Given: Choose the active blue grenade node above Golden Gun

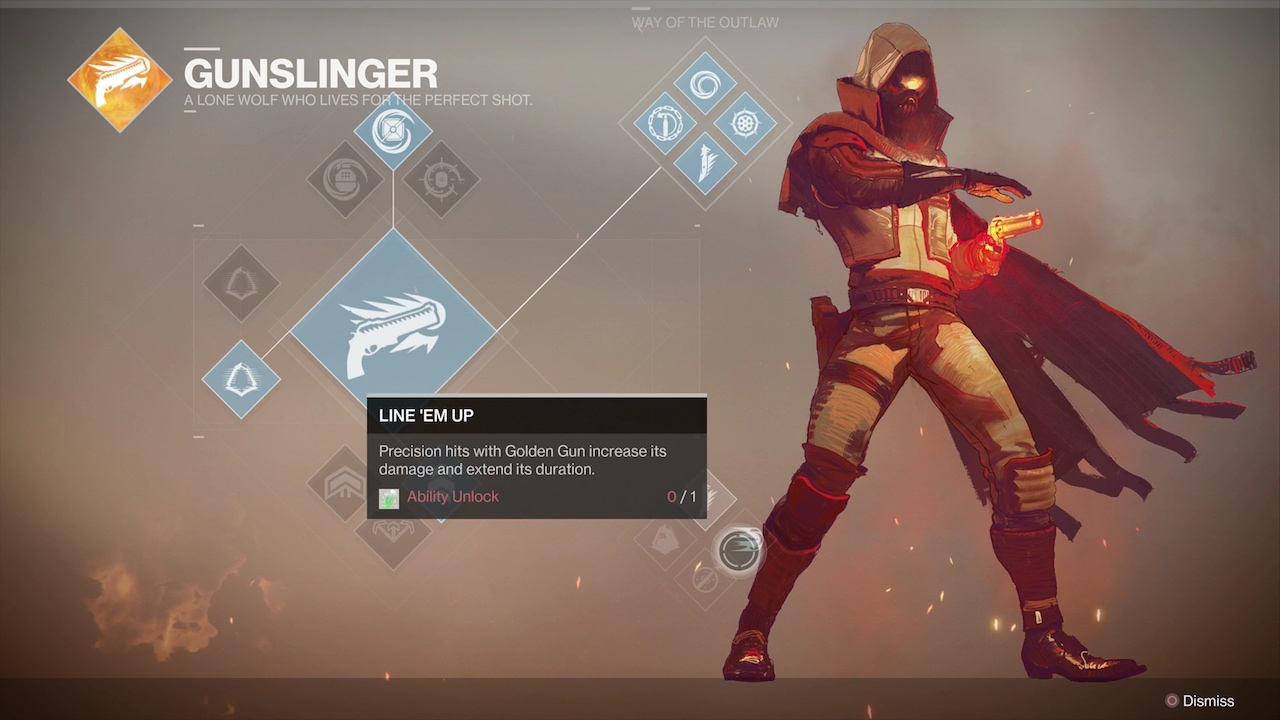Looking at the screenshot, I should point(393,130).
